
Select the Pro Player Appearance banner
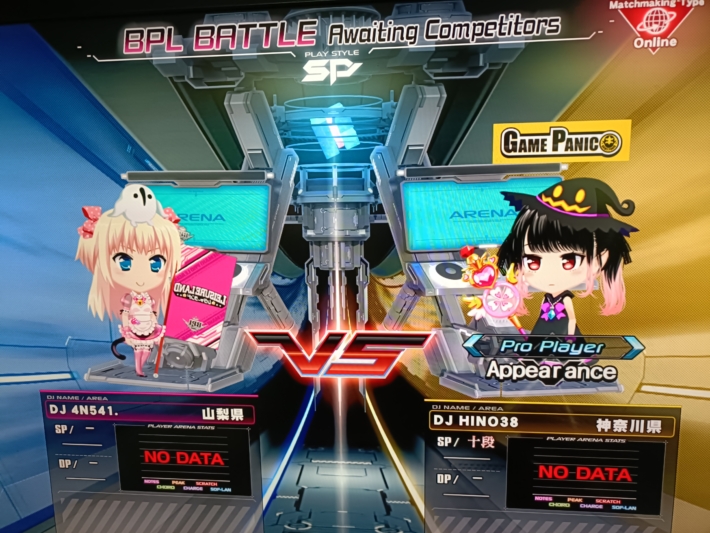coord(553,358)
